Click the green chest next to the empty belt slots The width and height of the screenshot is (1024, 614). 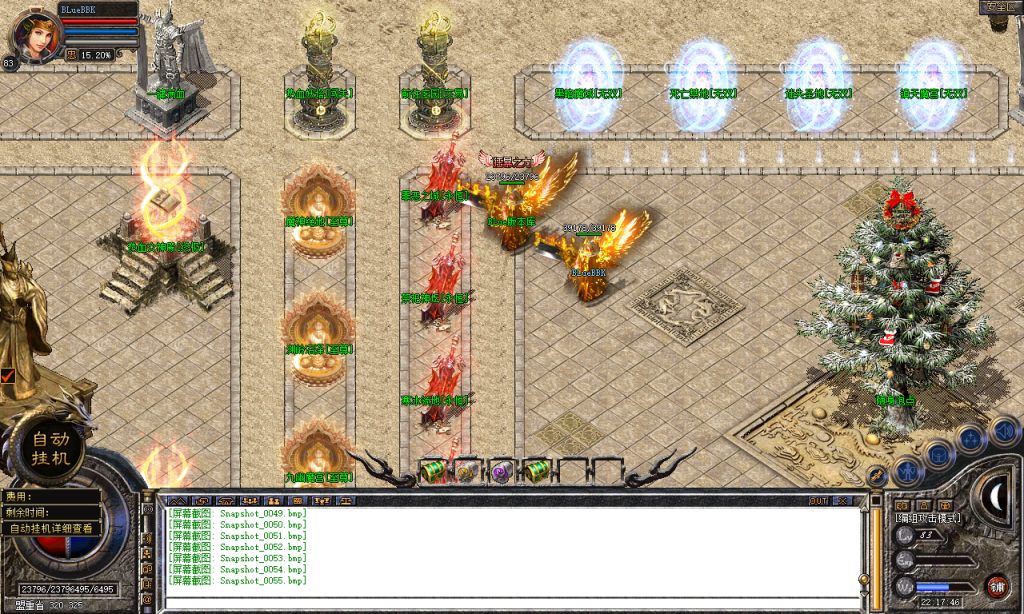click(536, 471)
